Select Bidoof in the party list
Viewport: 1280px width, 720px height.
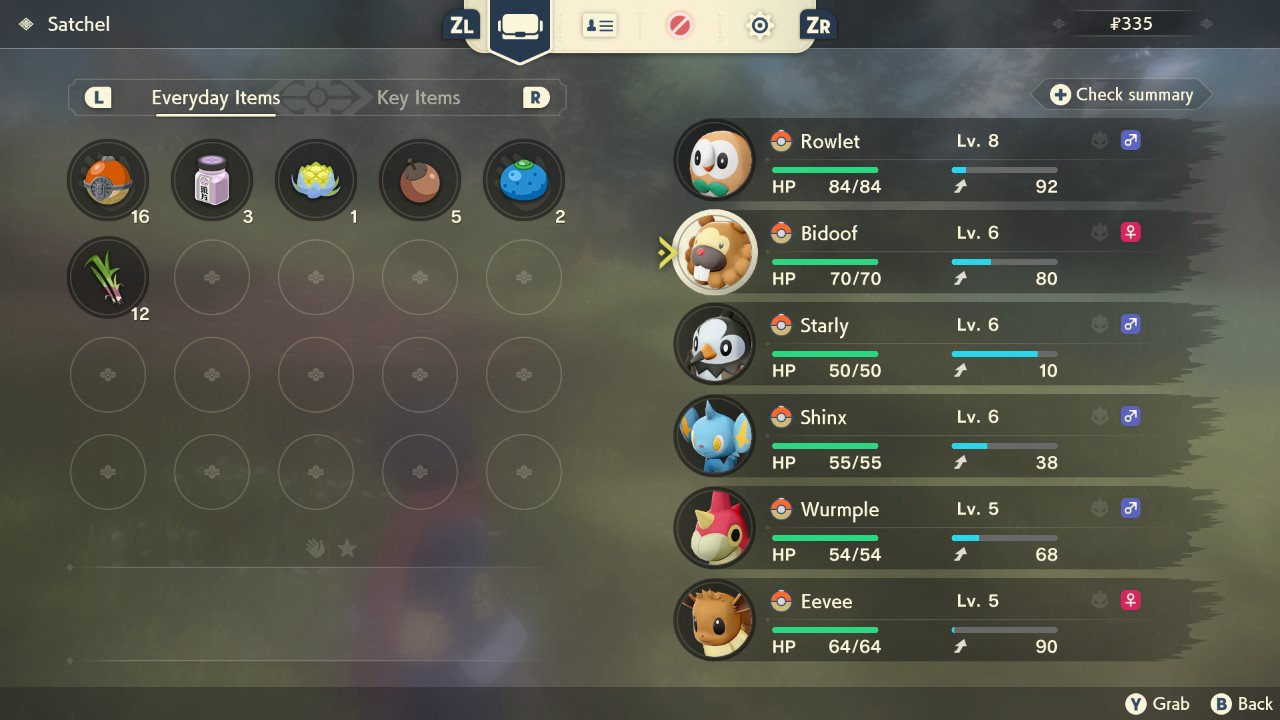click(x=940, y=253)
